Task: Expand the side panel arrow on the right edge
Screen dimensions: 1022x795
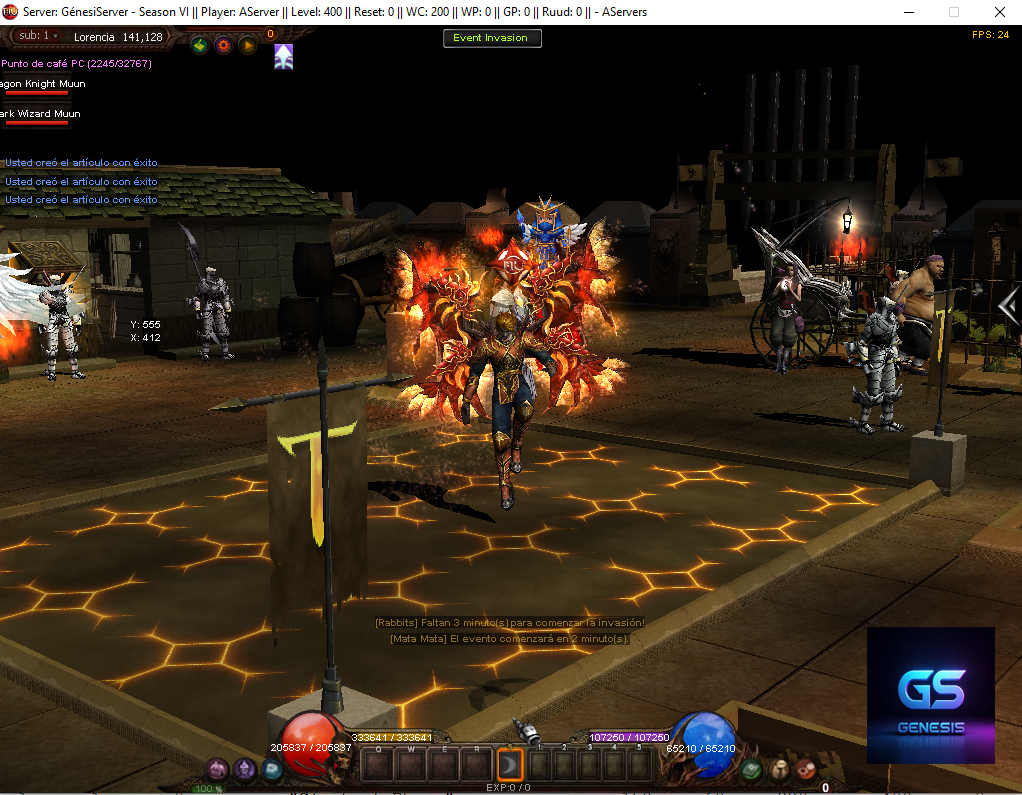Action: 1008,306
